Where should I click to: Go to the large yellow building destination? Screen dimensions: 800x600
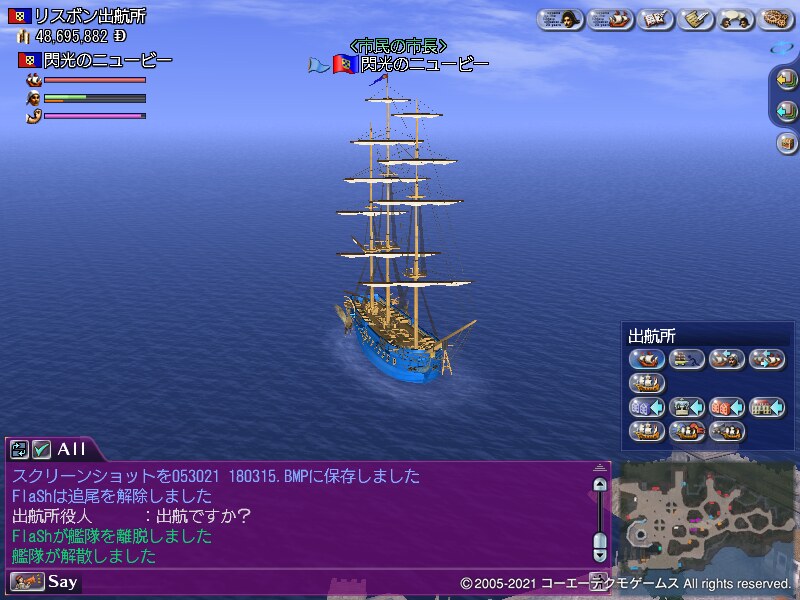click(767, 407)
